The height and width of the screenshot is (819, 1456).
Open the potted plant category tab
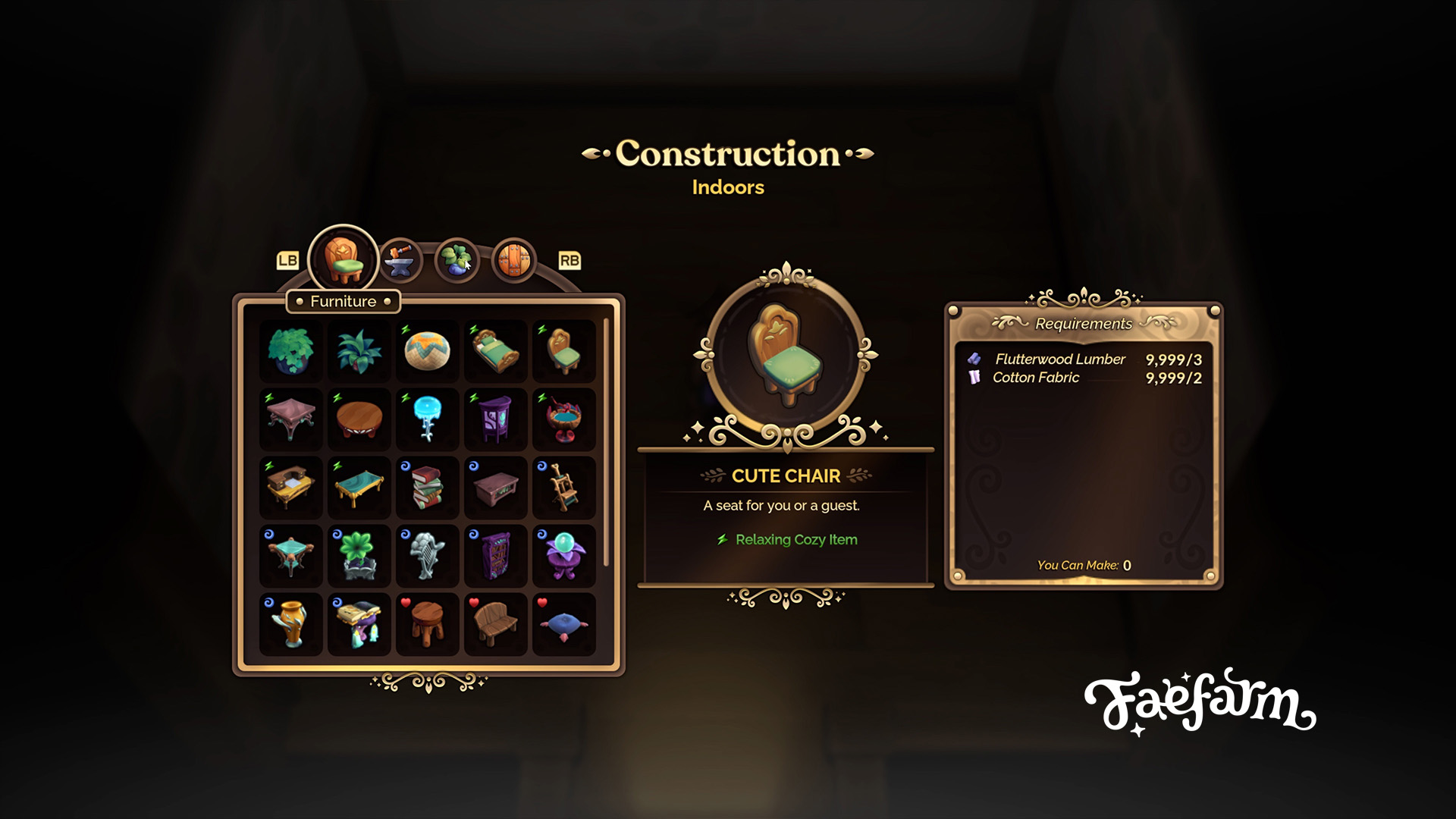point(457,261)
